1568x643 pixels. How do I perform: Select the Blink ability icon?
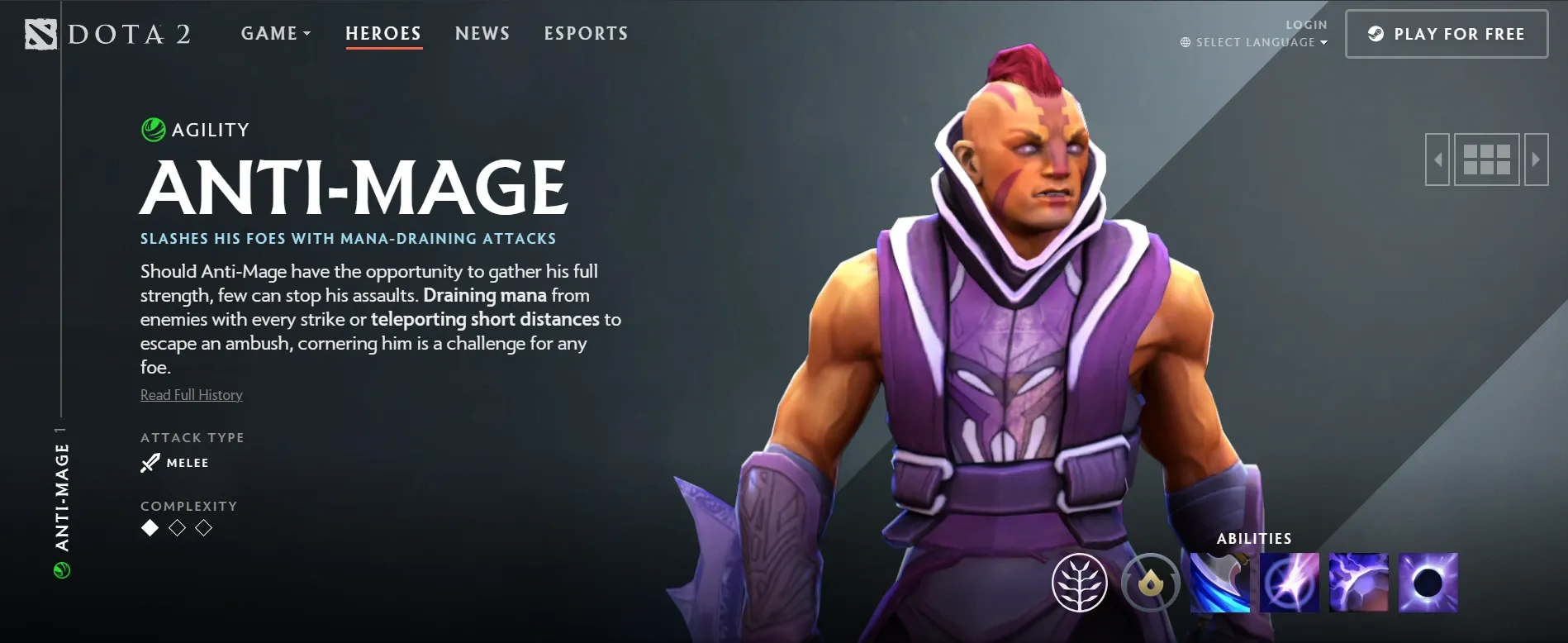click(1289, 583)
